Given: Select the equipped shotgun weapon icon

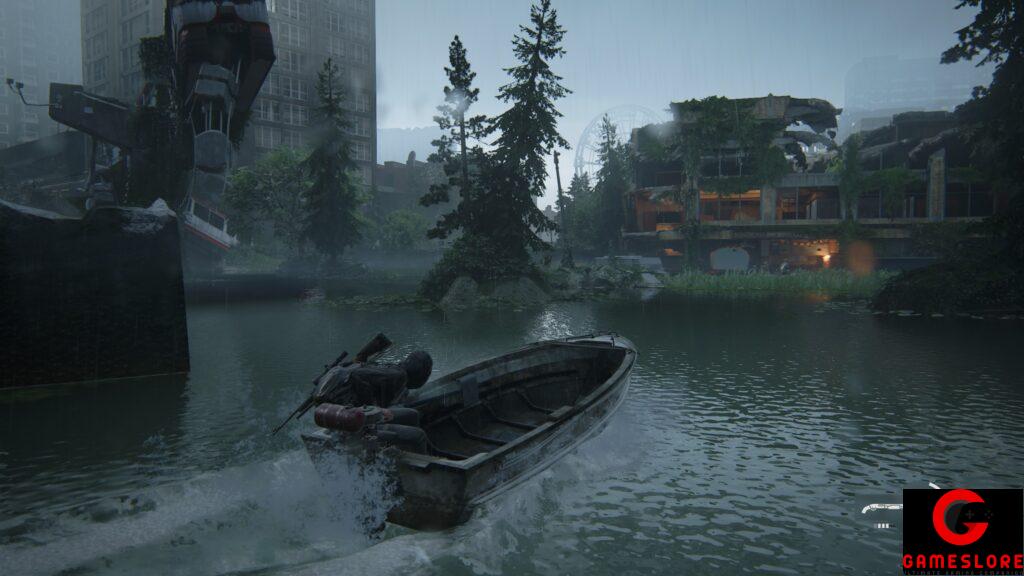Looking at the screenshot, I should coord(881,508).
